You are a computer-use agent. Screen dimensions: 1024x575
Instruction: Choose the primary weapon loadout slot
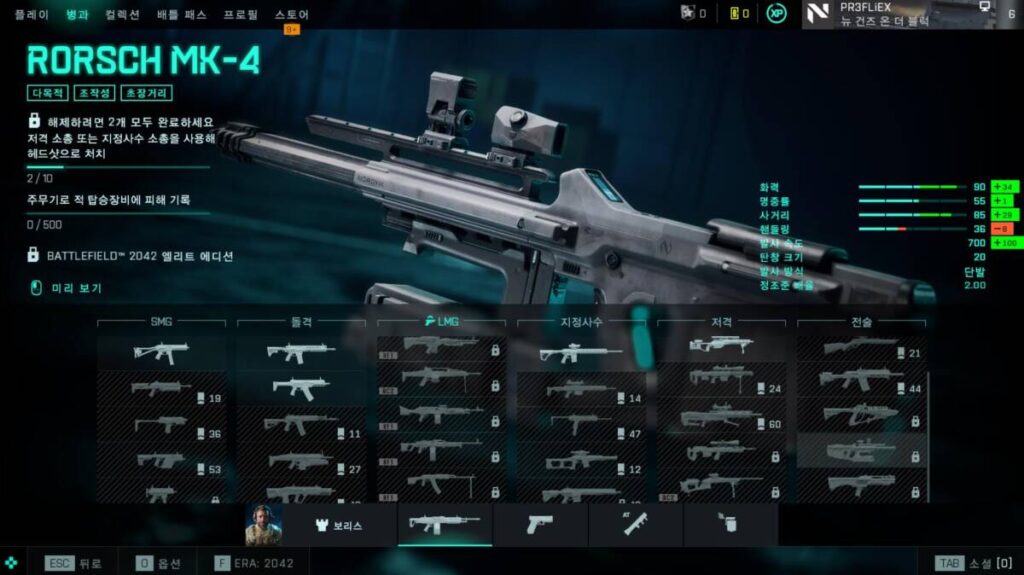coord(444,524)
